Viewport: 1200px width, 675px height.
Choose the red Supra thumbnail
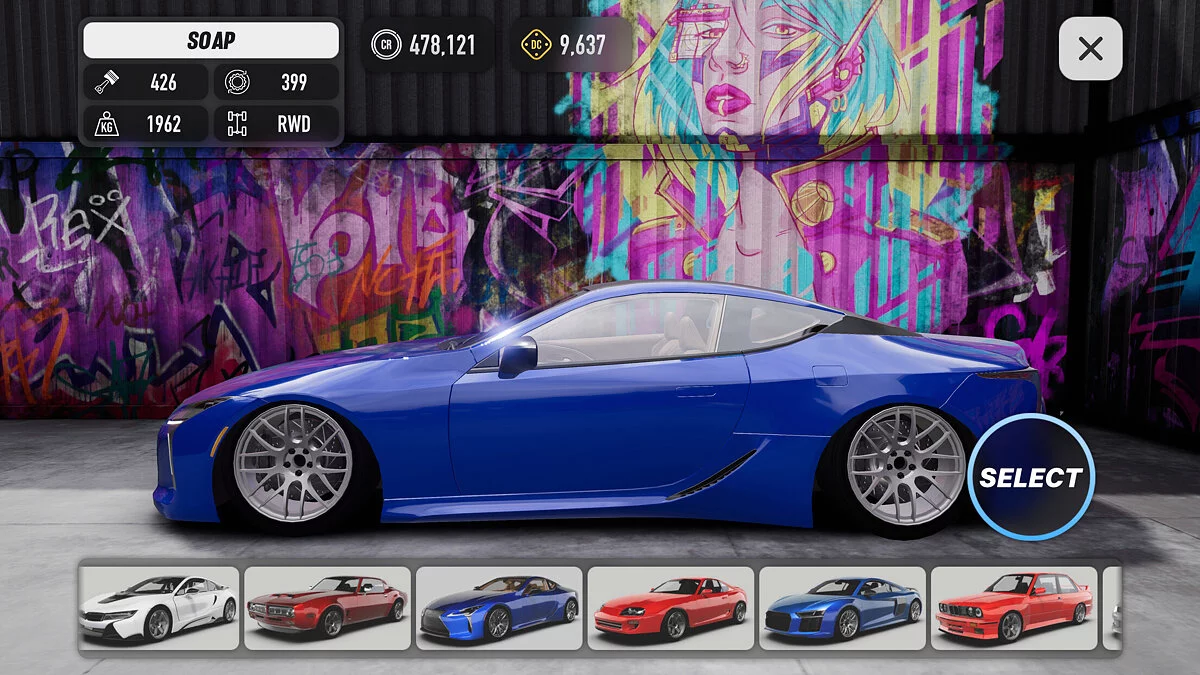coord(671,608)
